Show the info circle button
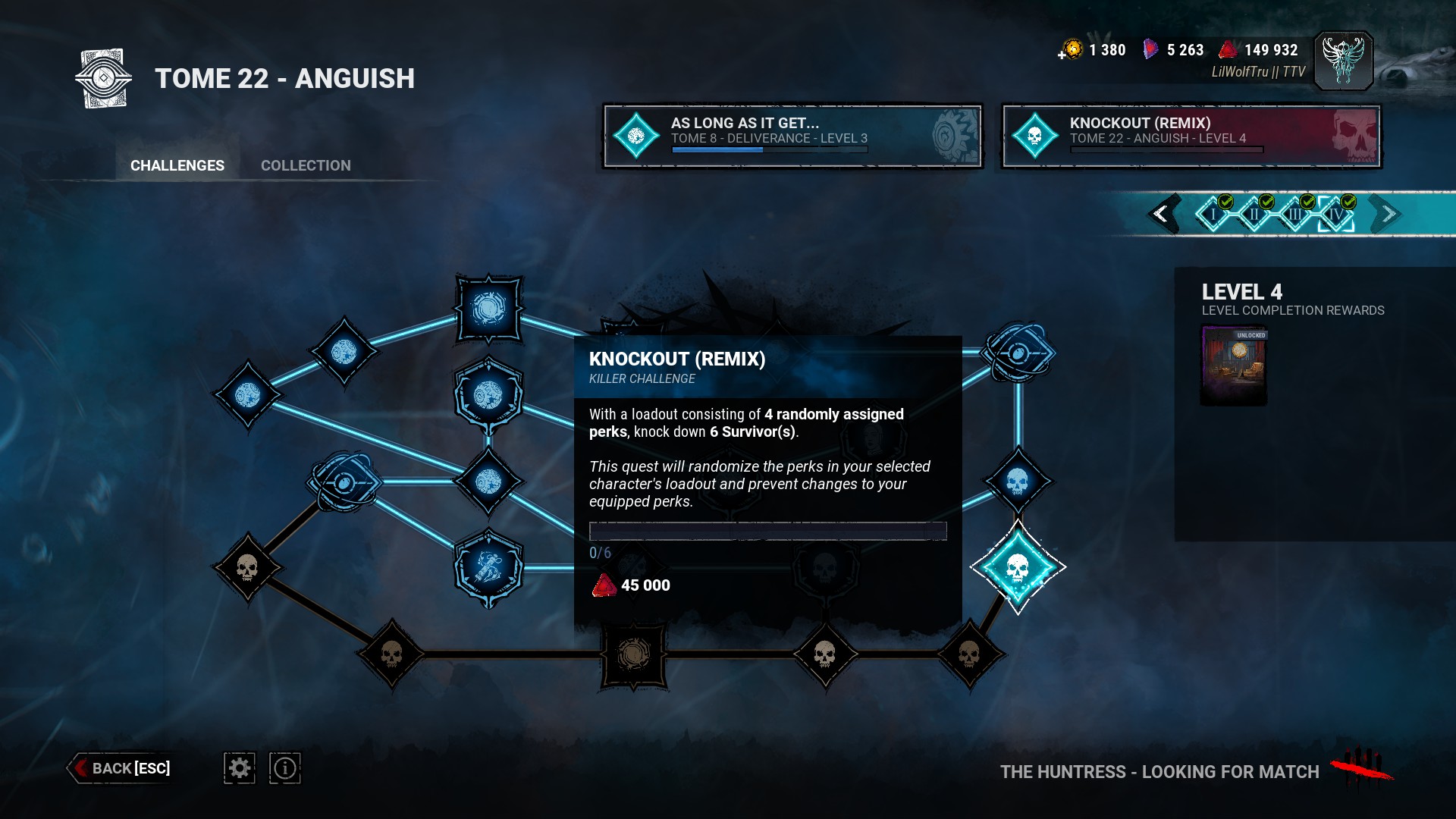This screenshot has height=819, width=1456. pyautogui.click(x=285, y=768)
